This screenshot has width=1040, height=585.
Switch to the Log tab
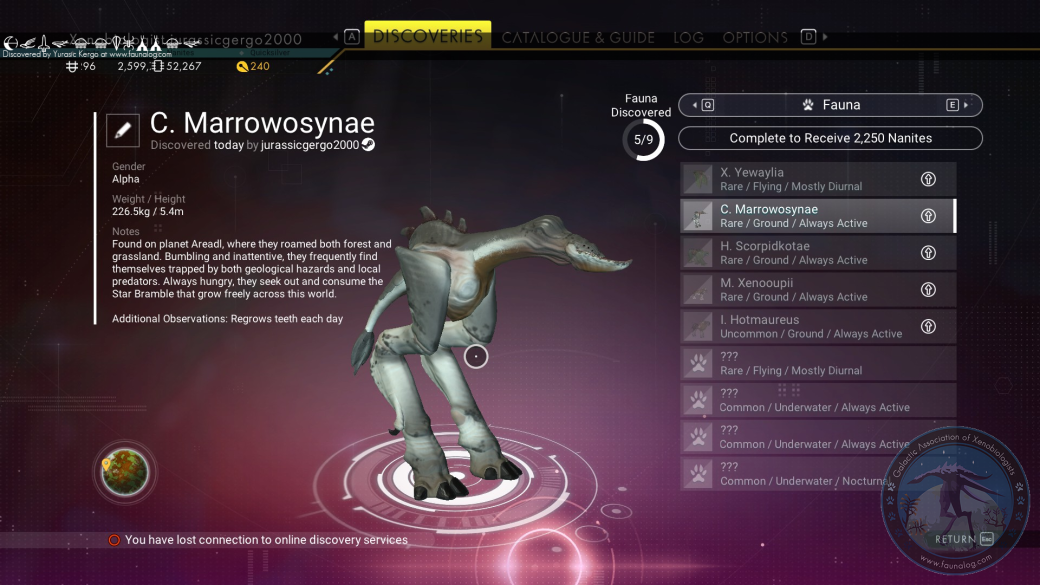coord(688,38)
